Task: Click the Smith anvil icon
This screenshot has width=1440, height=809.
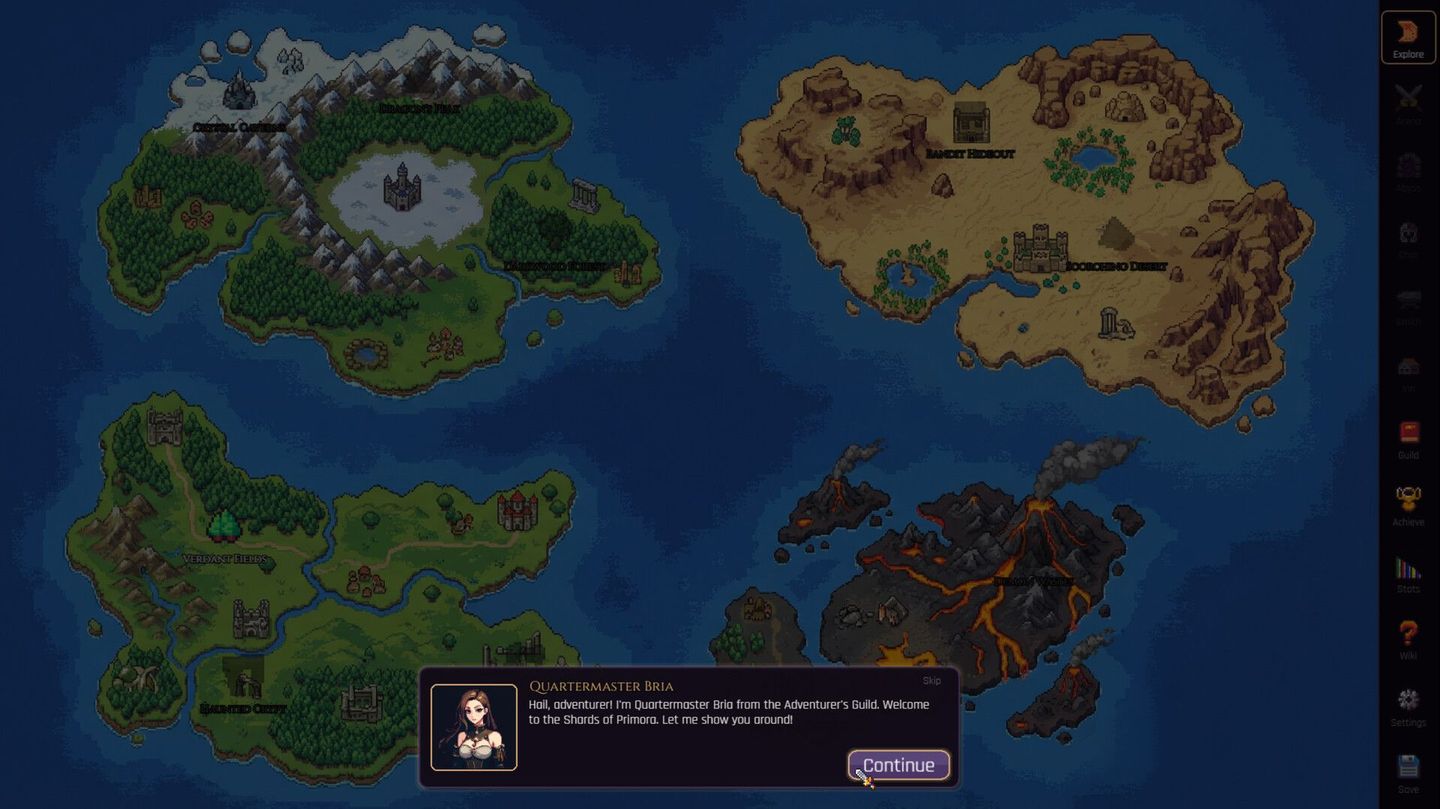Action: [1408, 305]
